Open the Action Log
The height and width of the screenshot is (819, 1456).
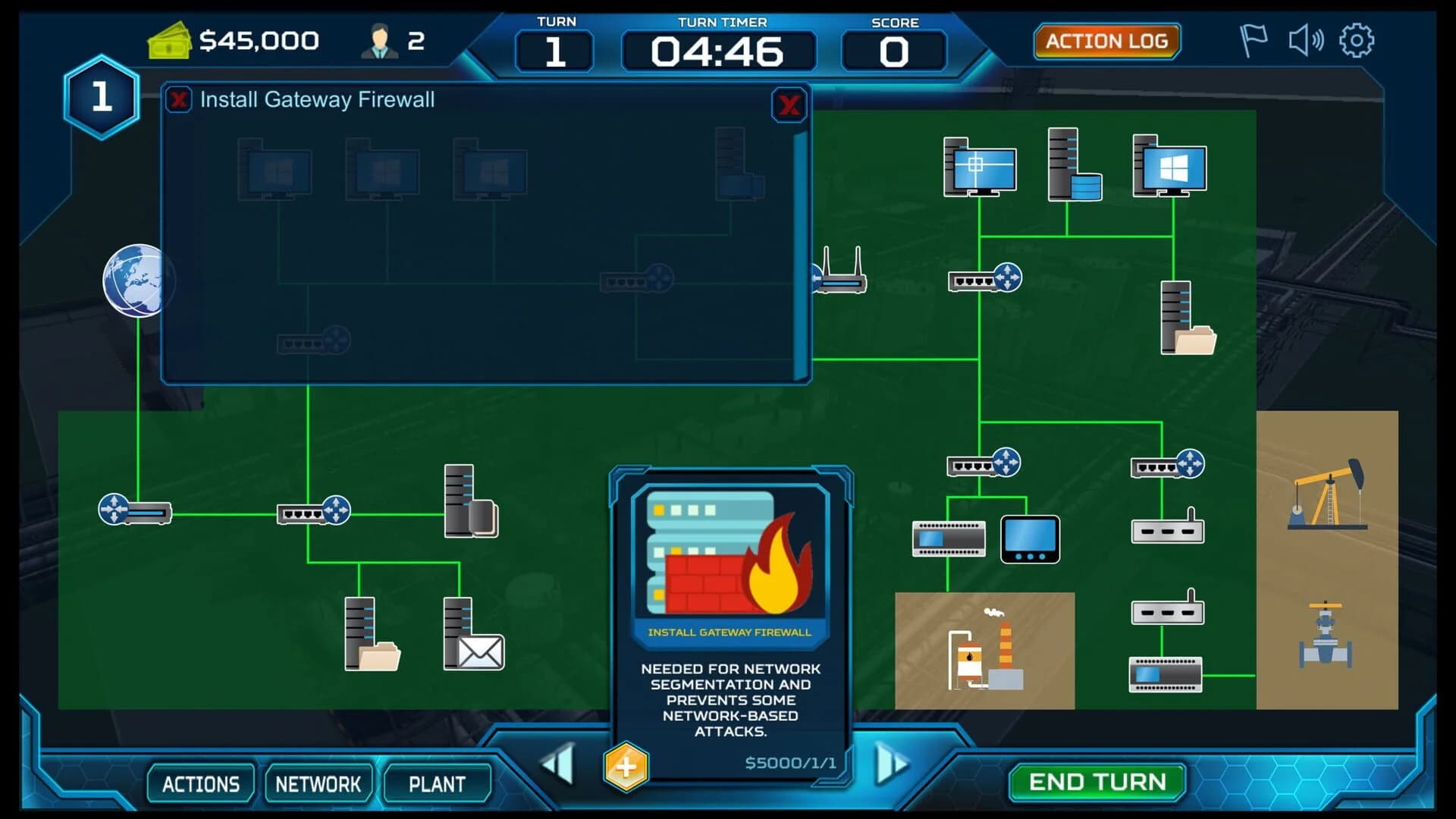[x=1107, y=40]
